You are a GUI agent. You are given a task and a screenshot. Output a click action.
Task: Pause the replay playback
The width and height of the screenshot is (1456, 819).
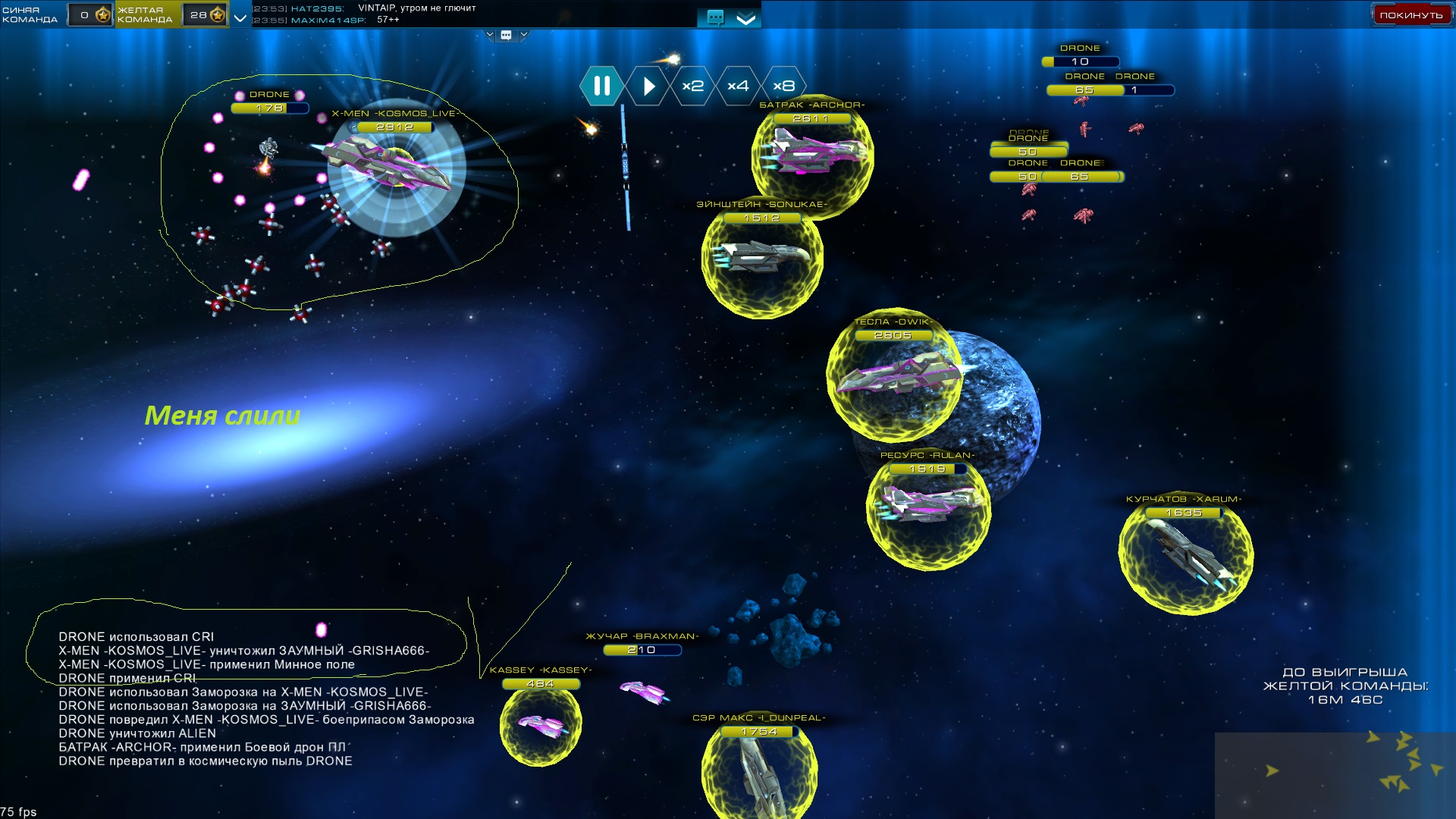(x=602, y=86)
